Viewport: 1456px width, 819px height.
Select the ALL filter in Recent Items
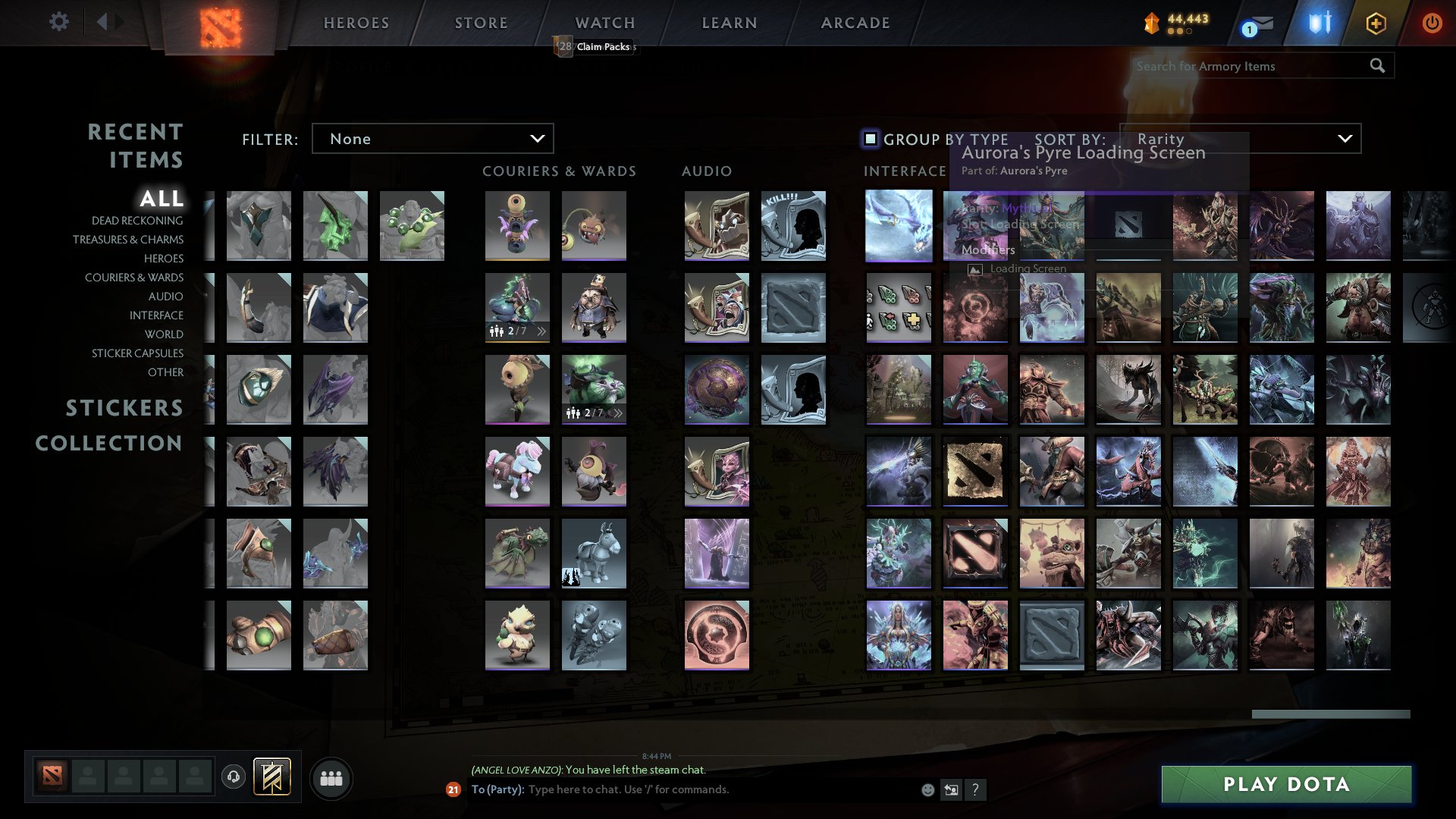(162, 199)
